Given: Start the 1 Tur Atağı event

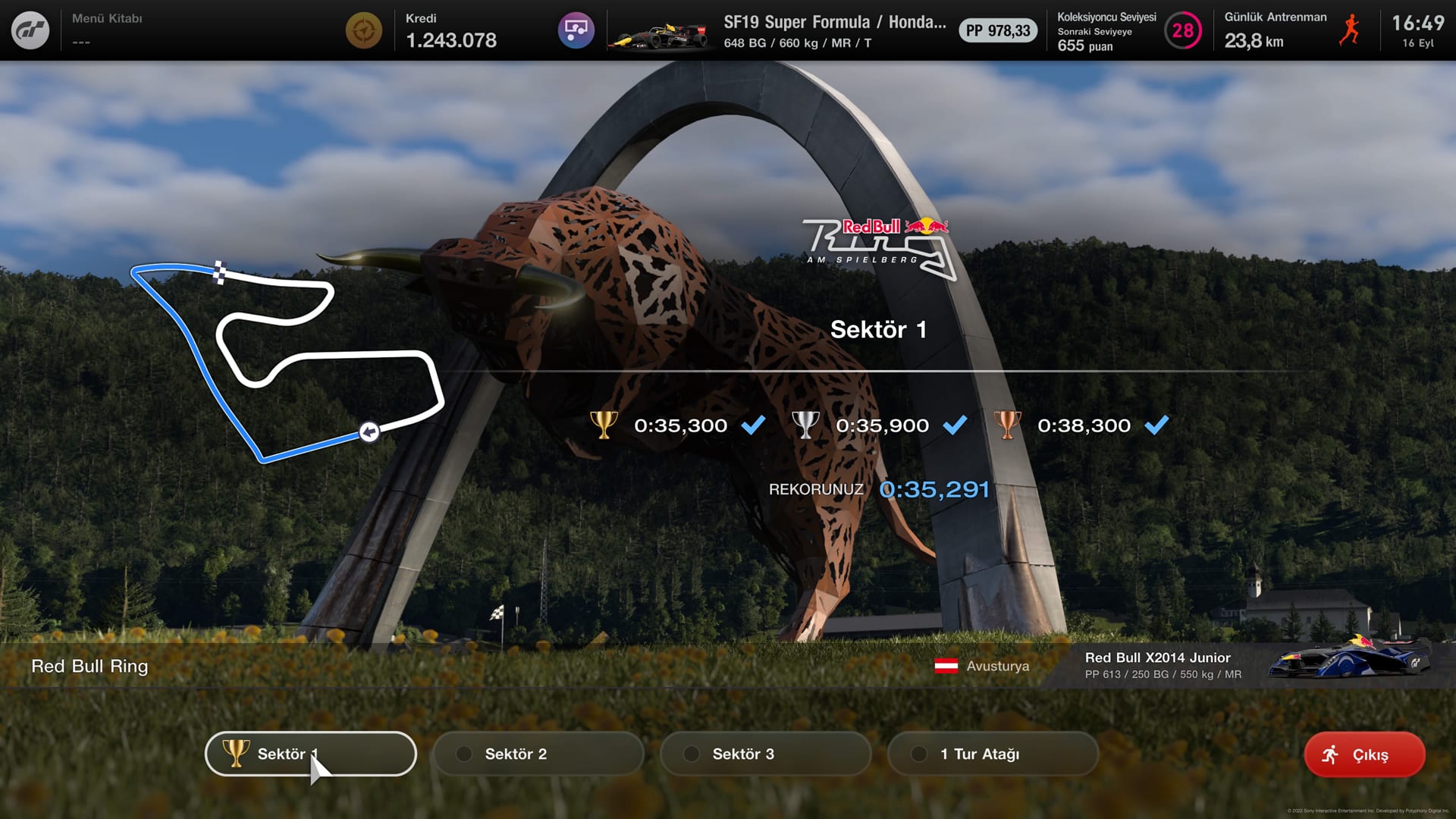Looking at the screenshot, I should point(993,754).
